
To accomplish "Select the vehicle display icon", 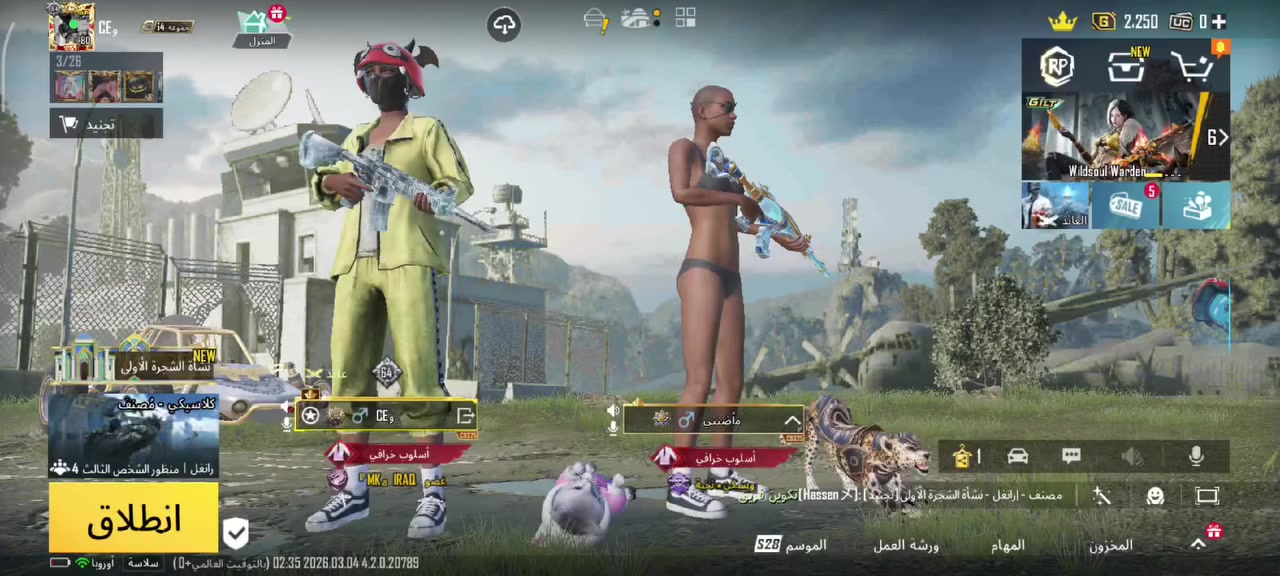I will [1018, 457].
